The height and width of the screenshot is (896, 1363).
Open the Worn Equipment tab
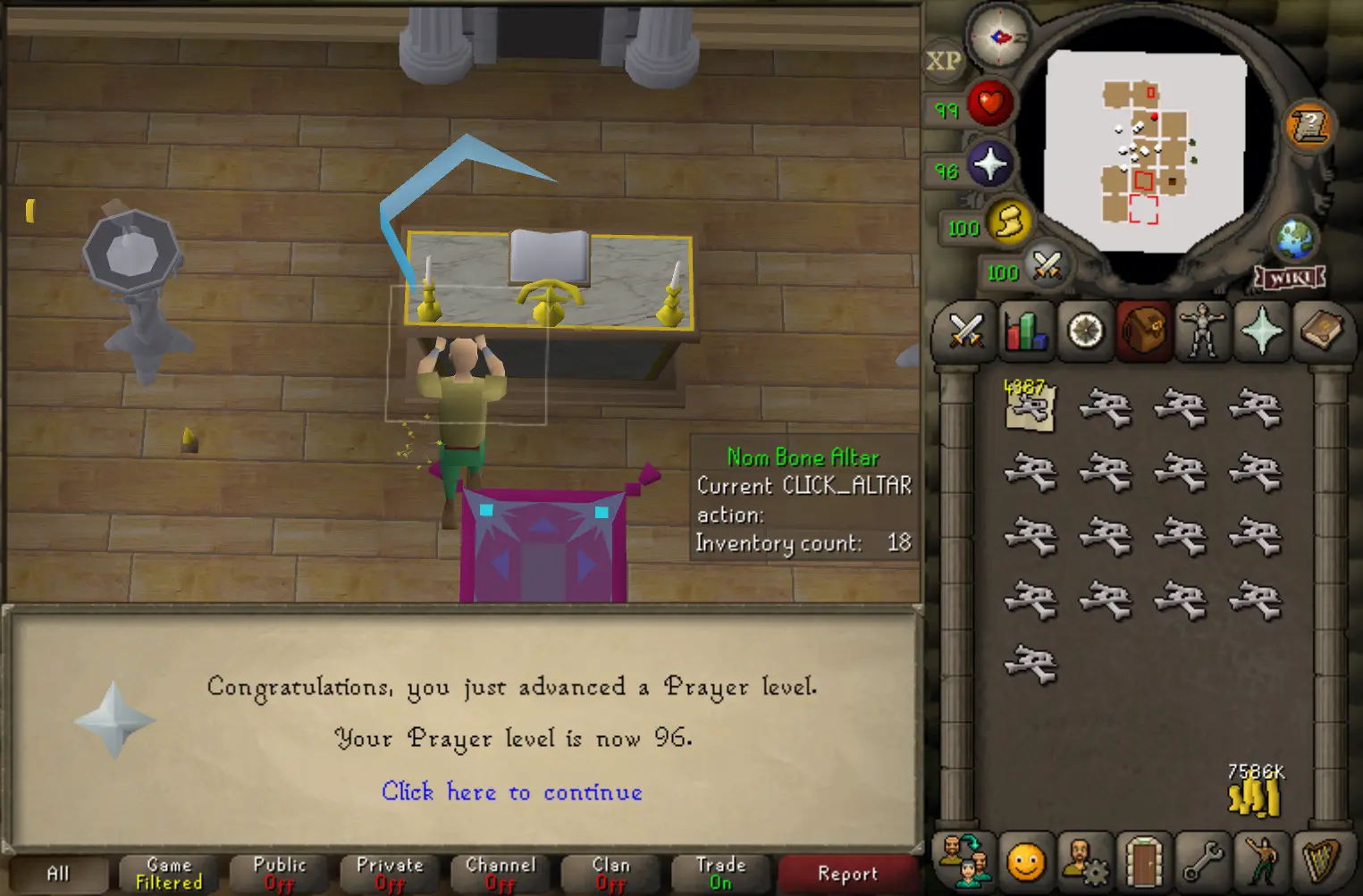tap(1202, 331)
